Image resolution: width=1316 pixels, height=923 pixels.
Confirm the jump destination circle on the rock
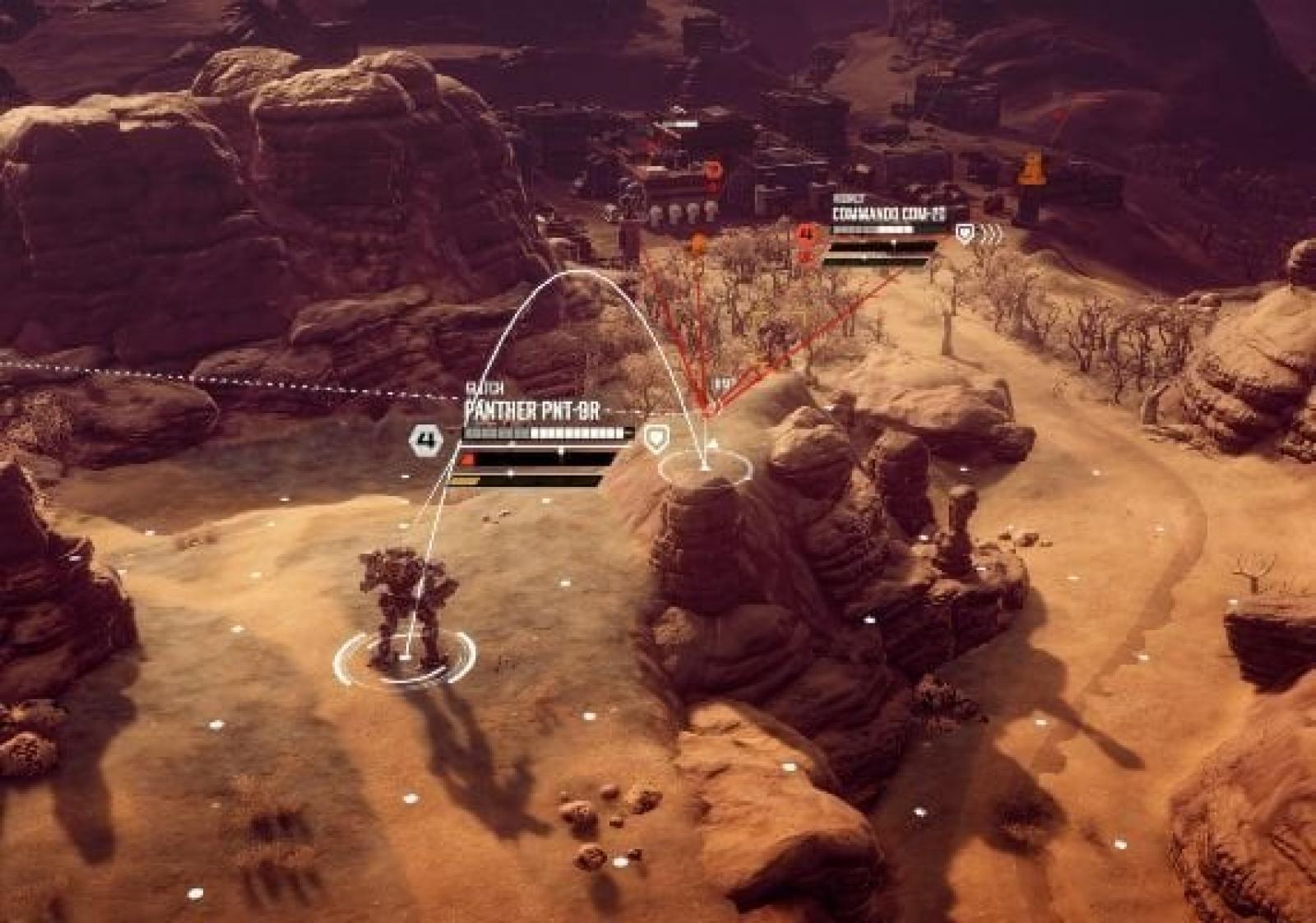coord(705,467)
